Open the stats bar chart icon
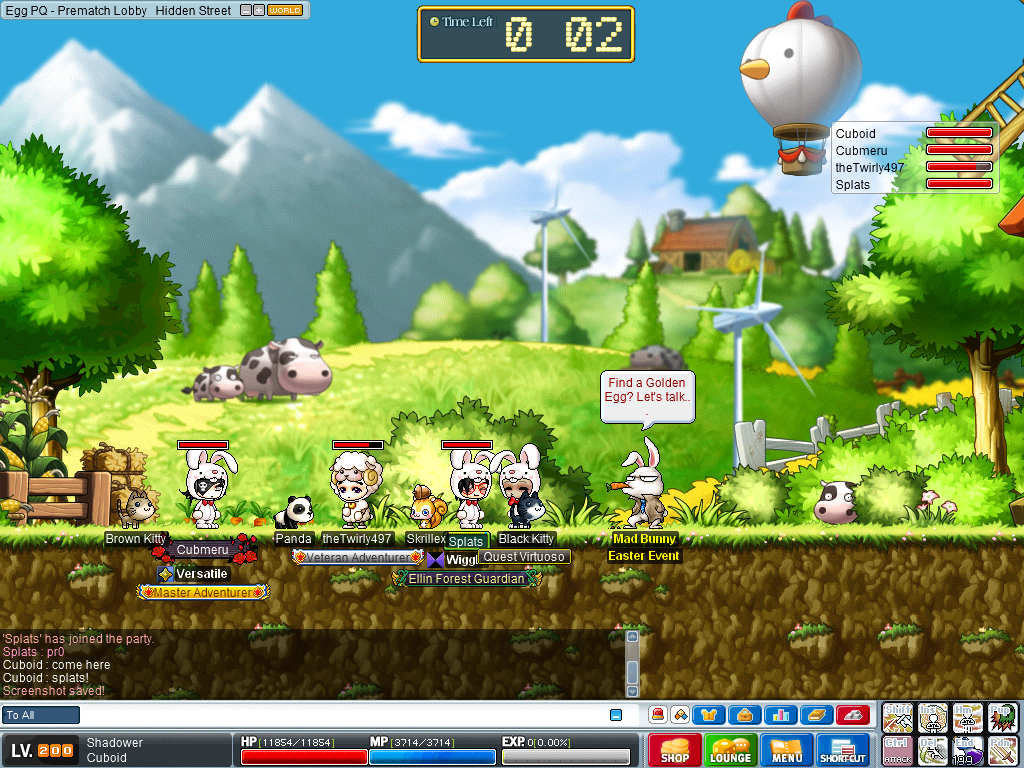The width and height of the screenshot is (1024, 768). [x=780, y=715]
